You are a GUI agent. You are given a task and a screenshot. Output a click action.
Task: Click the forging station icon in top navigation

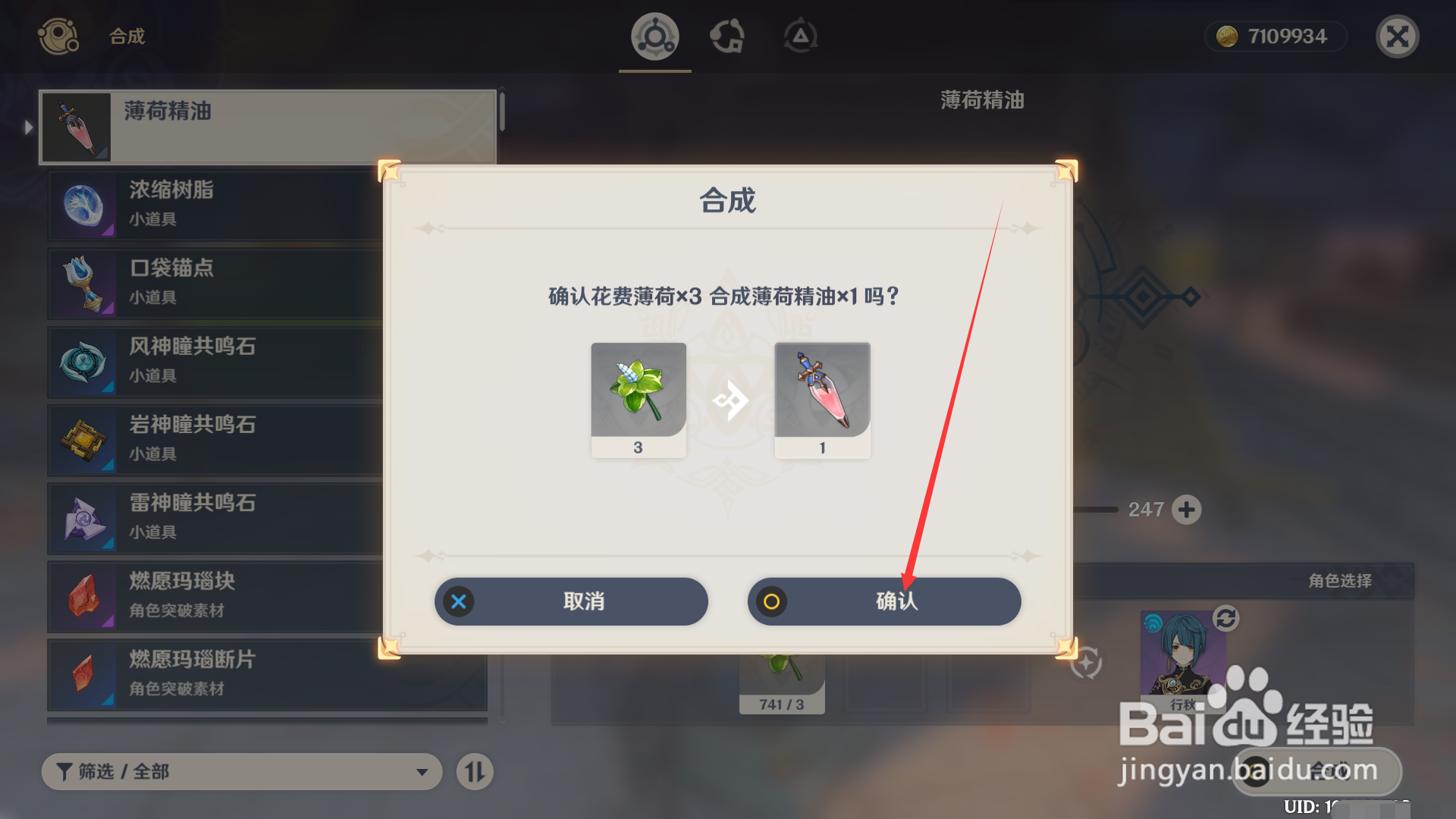pyautogui.click(x=728, y=36)
